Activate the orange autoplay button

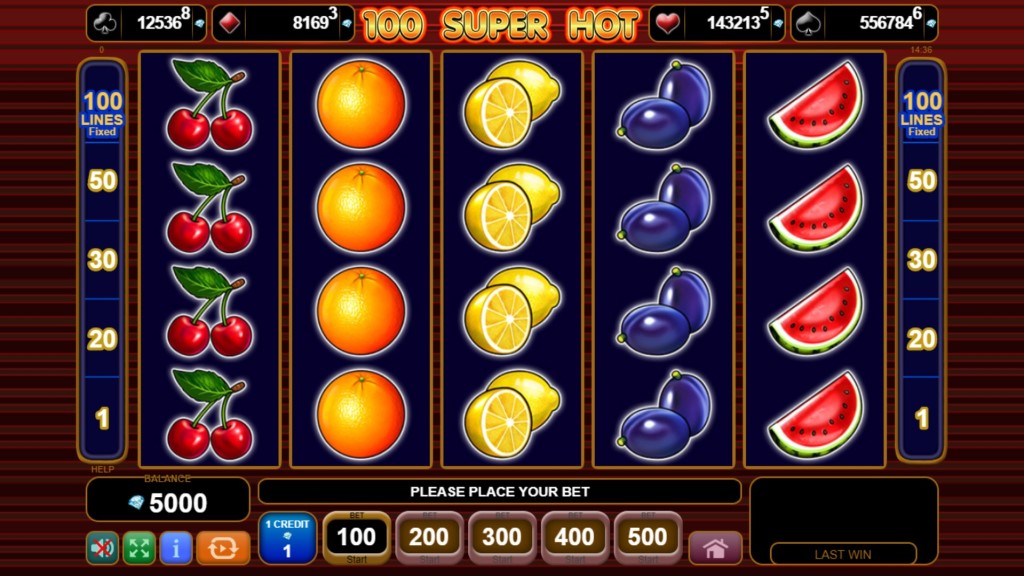pyautogui.click(x=223, y=548)
